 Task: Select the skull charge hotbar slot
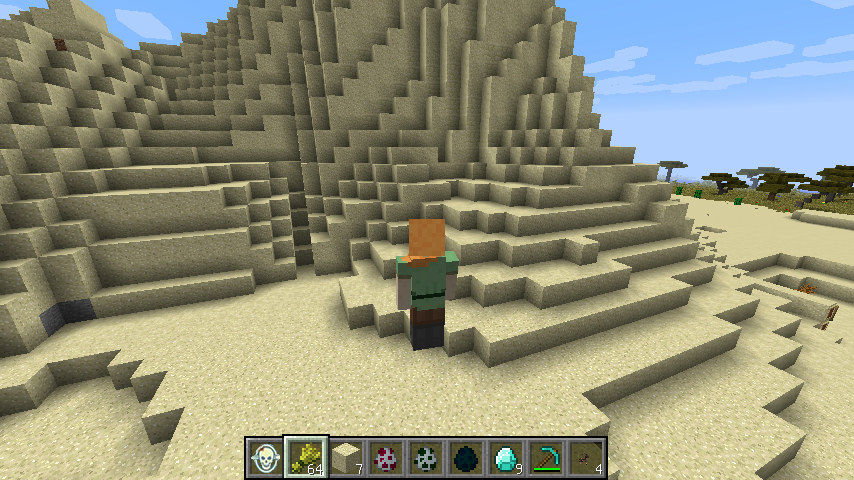[x=266, y=458]
